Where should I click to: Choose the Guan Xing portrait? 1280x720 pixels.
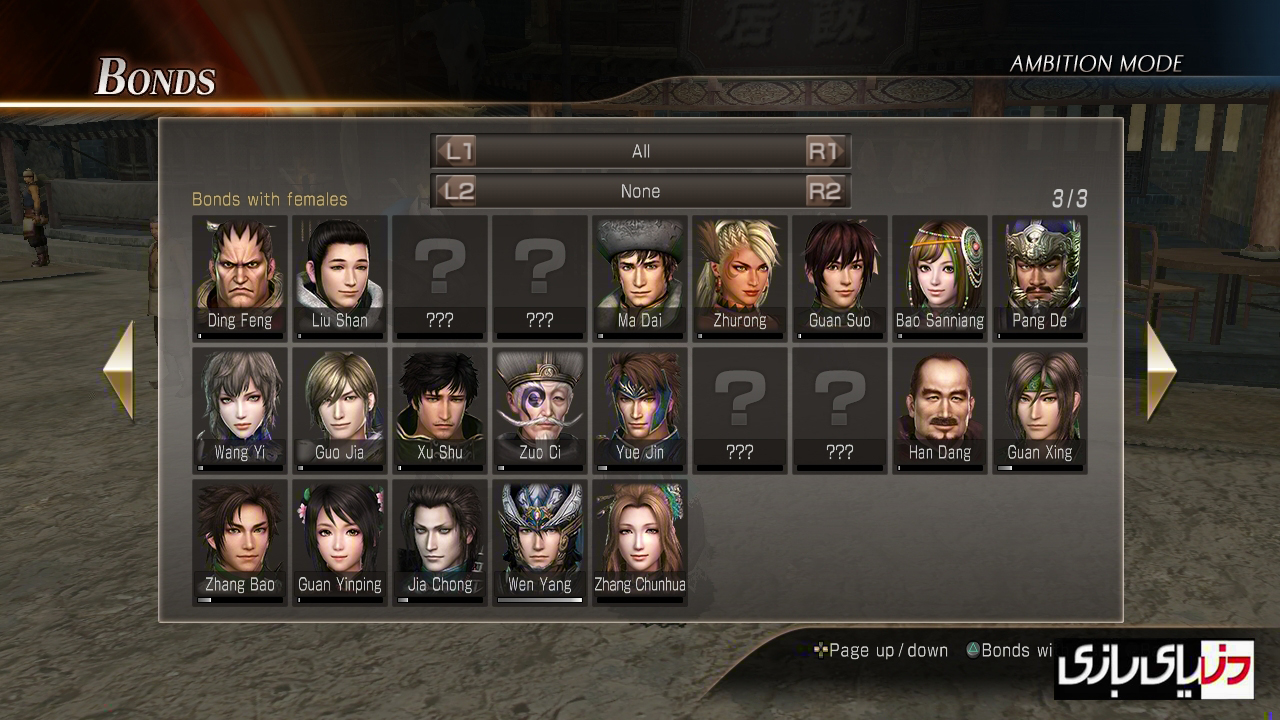click(x=1040, y=410)
